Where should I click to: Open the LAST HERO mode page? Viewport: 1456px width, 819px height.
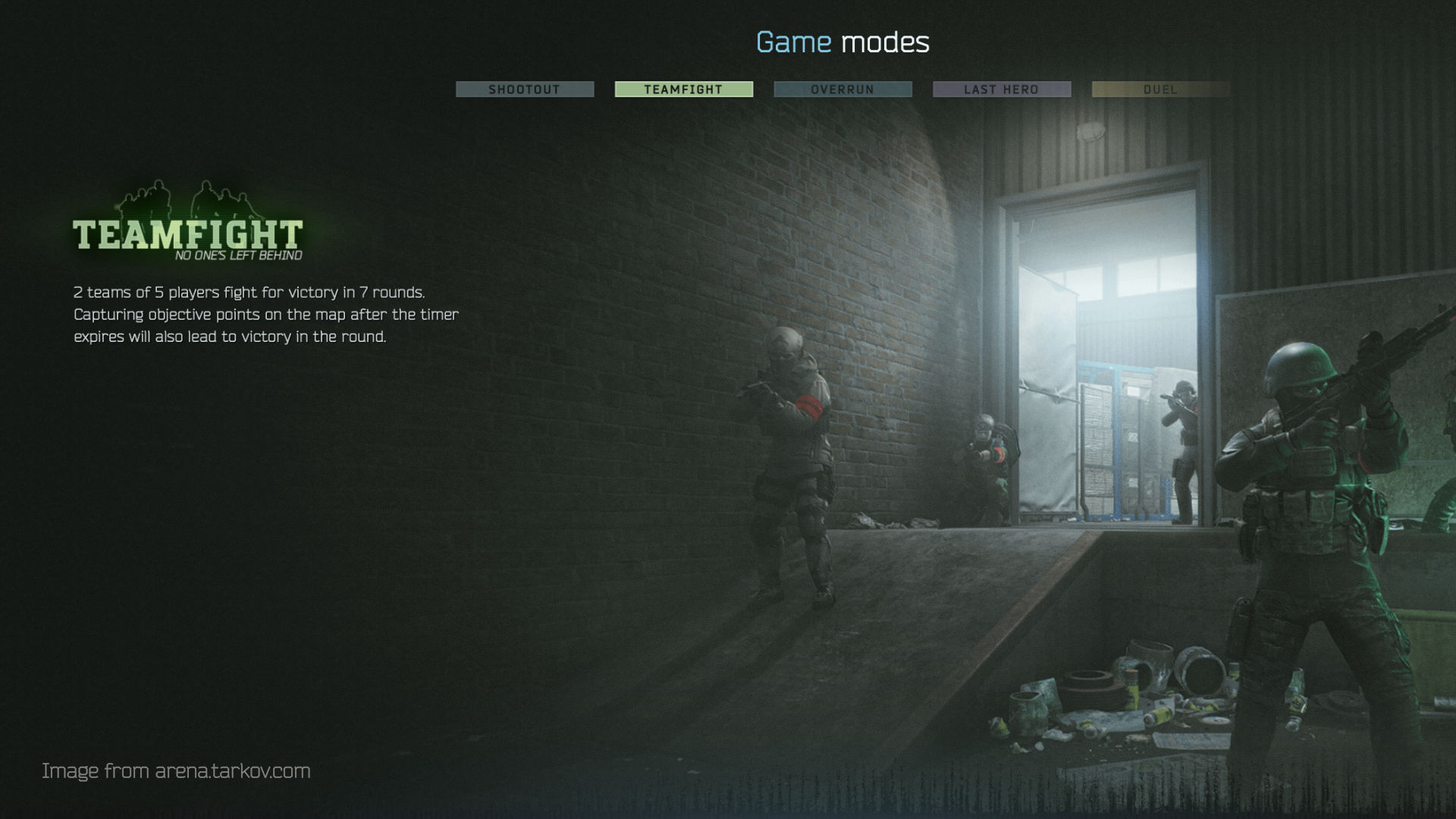(1001, 89)
